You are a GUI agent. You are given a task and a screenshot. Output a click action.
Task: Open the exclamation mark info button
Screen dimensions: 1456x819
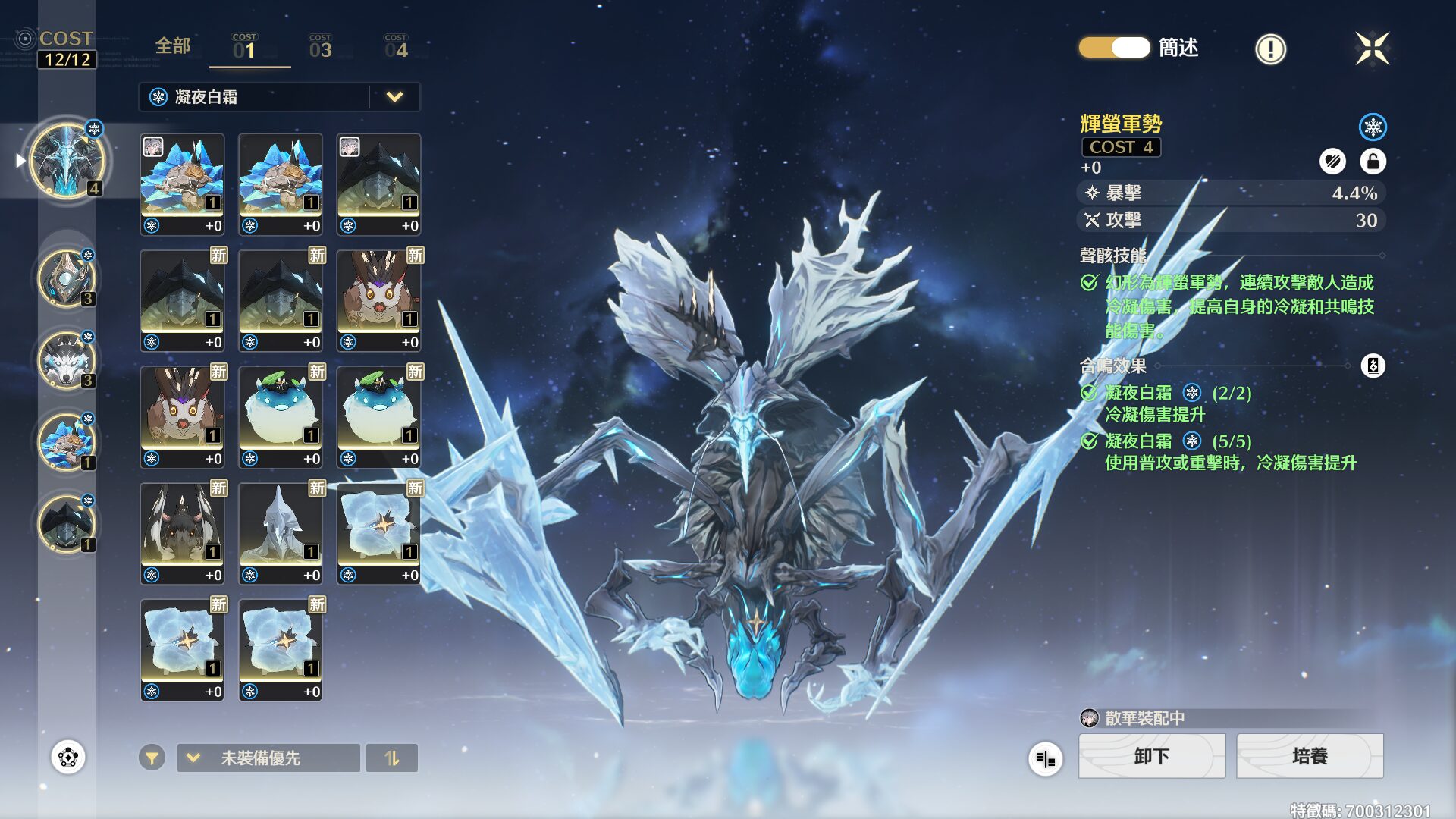tap(1270, 49)
